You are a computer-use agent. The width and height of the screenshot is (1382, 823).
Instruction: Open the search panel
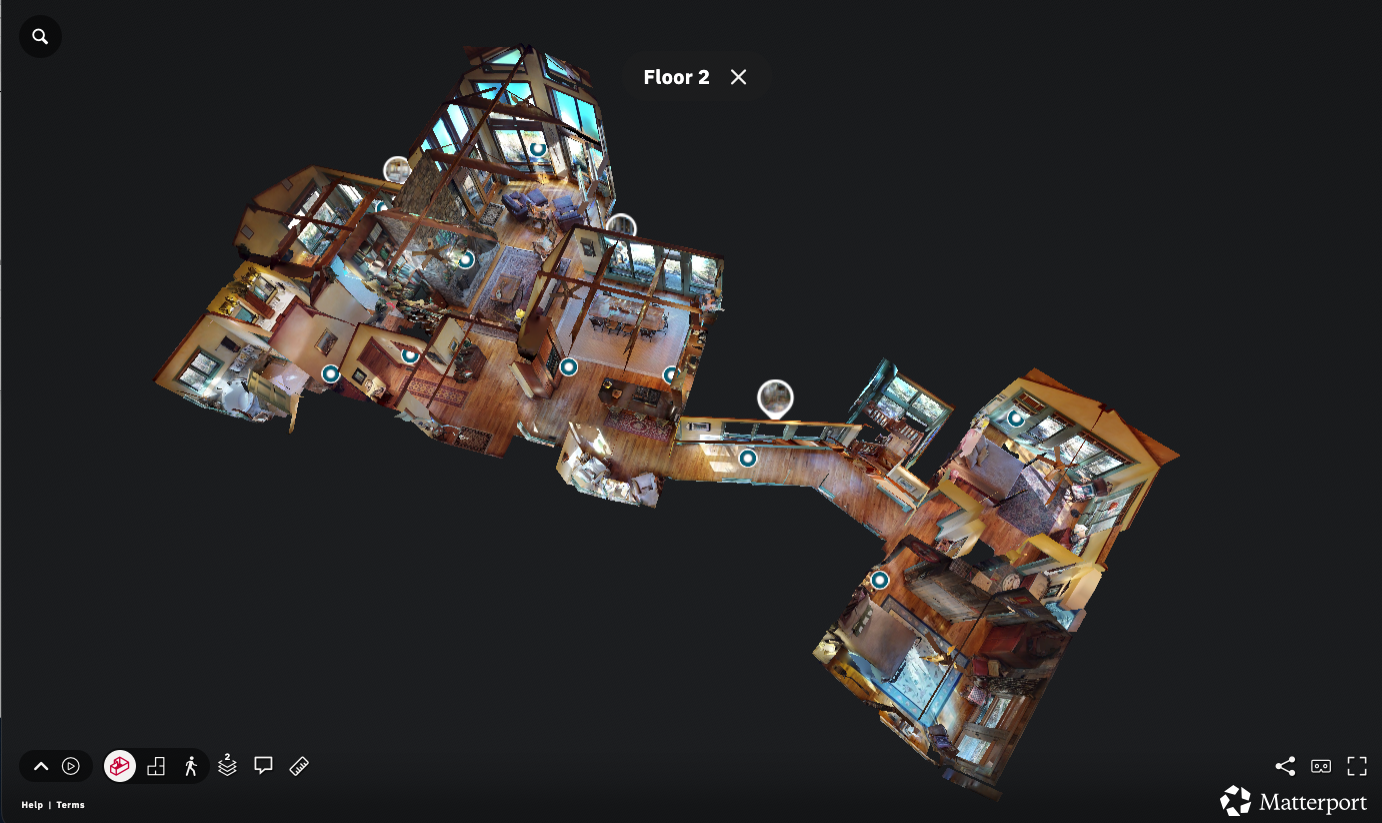pyautogui.click(x=40, y=35)
